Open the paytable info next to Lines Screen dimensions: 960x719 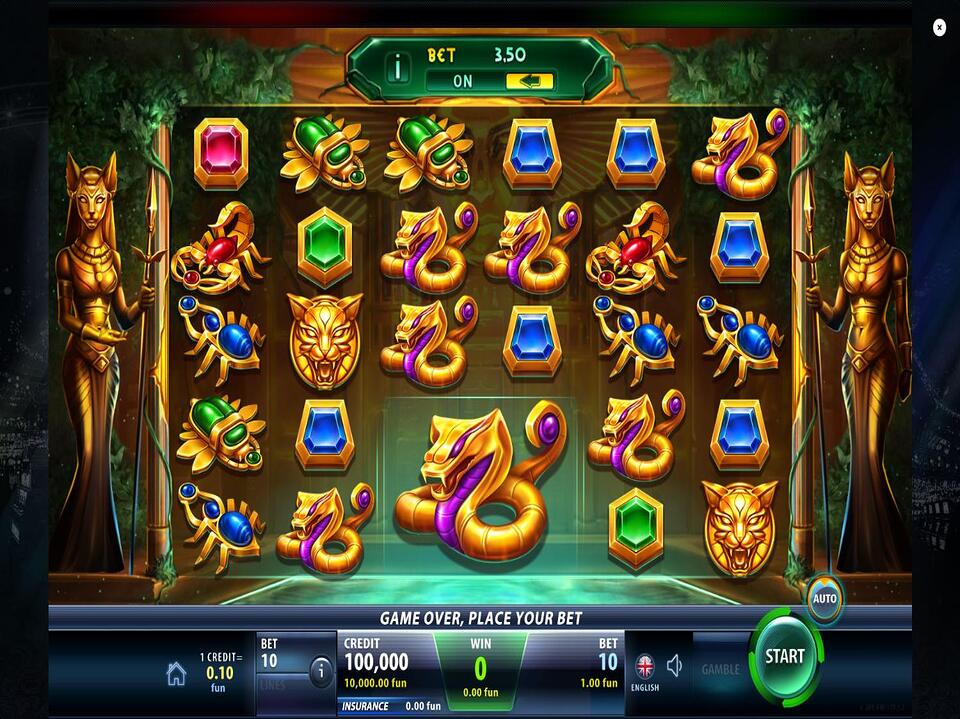(321, 672)
